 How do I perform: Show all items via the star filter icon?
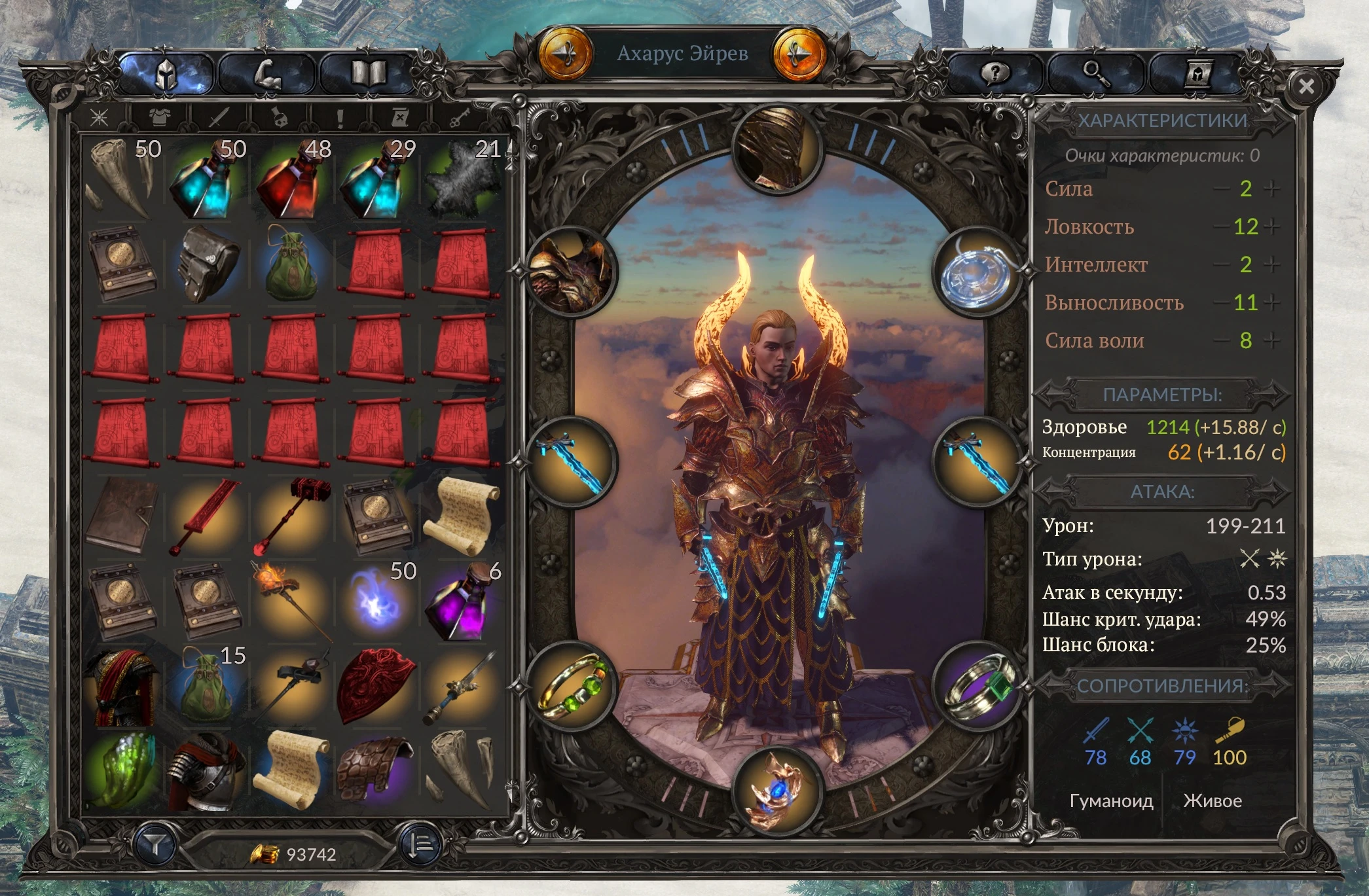pos(99,116)
